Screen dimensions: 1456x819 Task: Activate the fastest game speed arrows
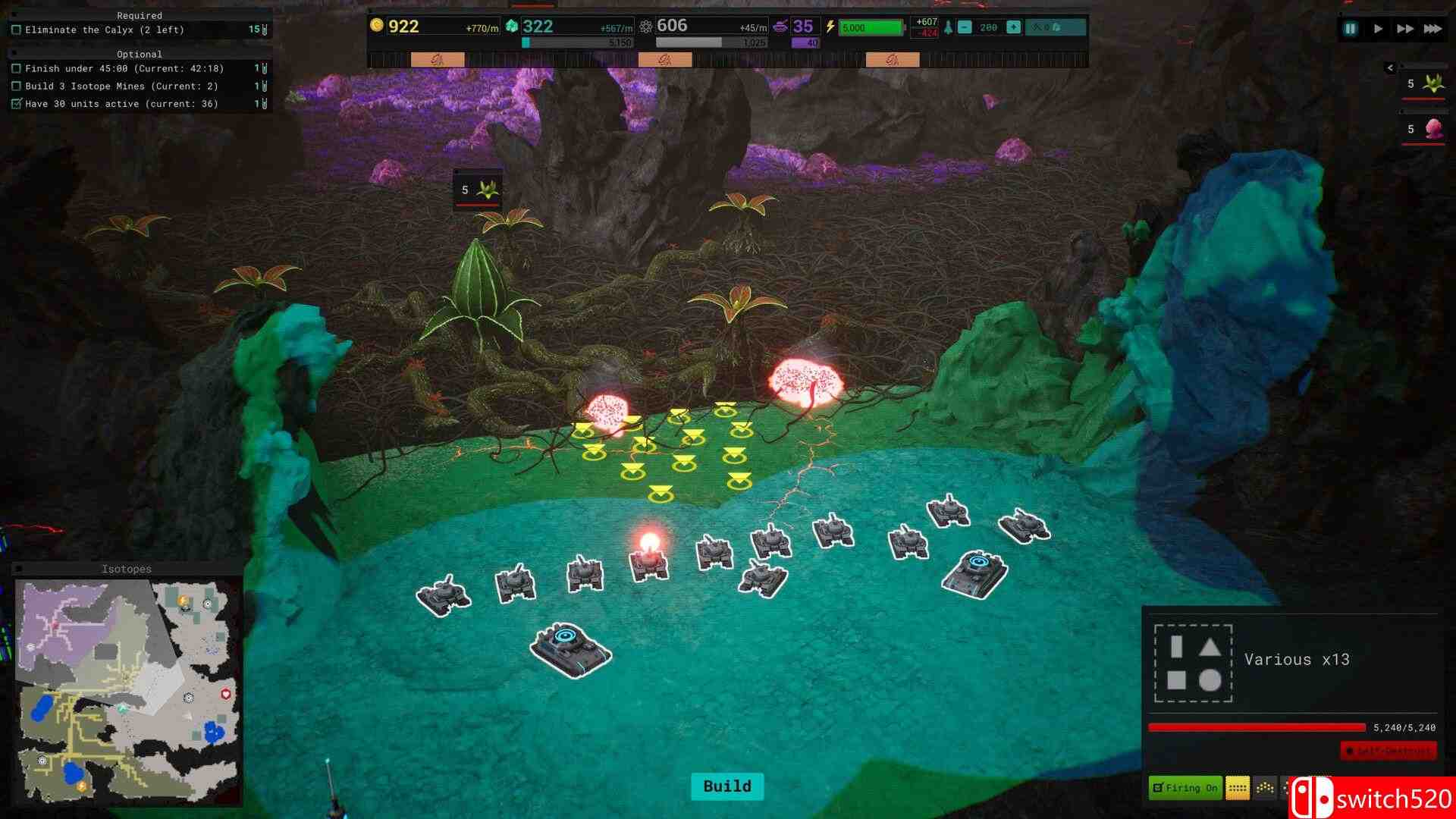(x=1431, y=28)
